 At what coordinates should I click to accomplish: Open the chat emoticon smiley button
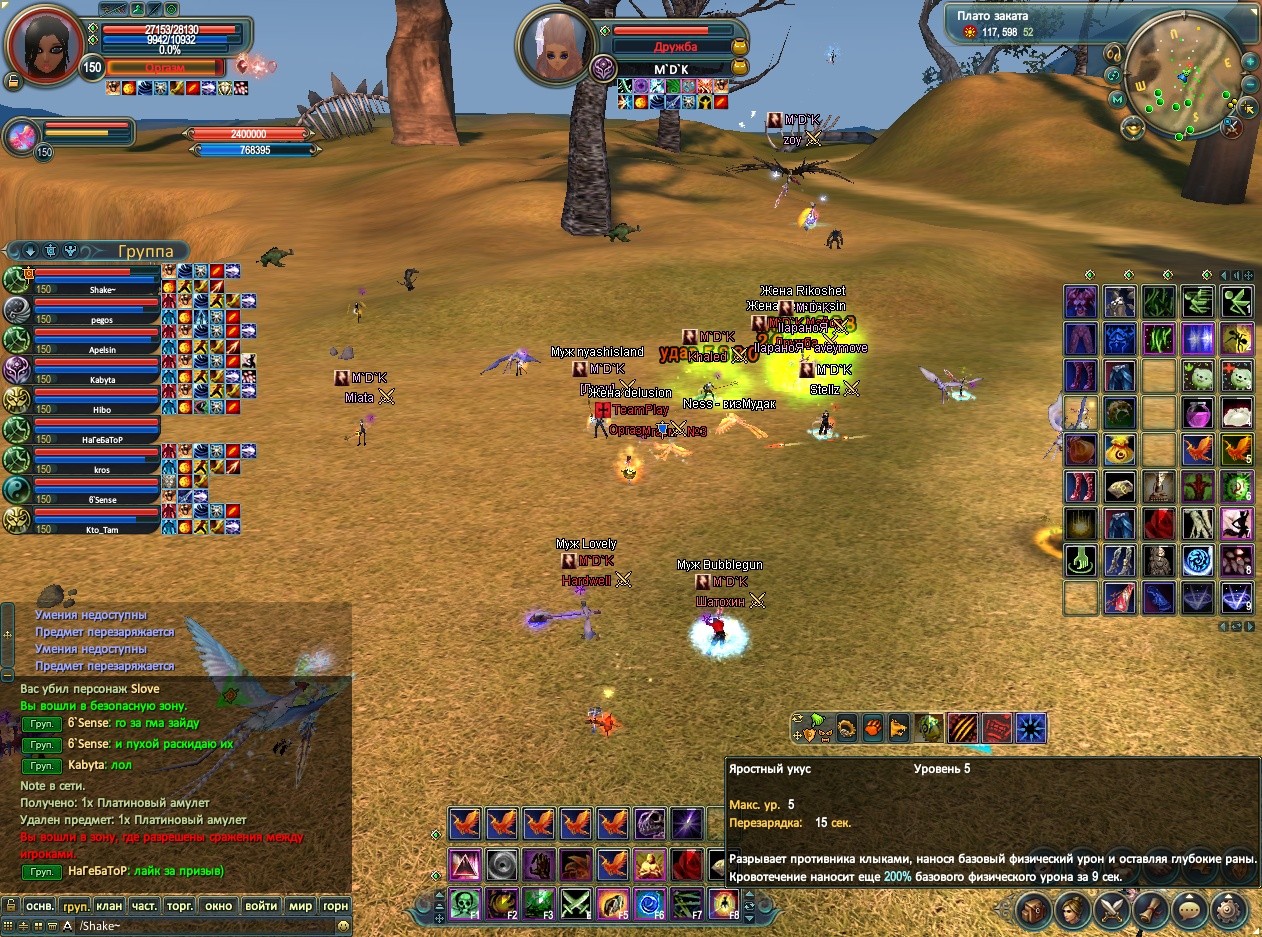[343, 926]
